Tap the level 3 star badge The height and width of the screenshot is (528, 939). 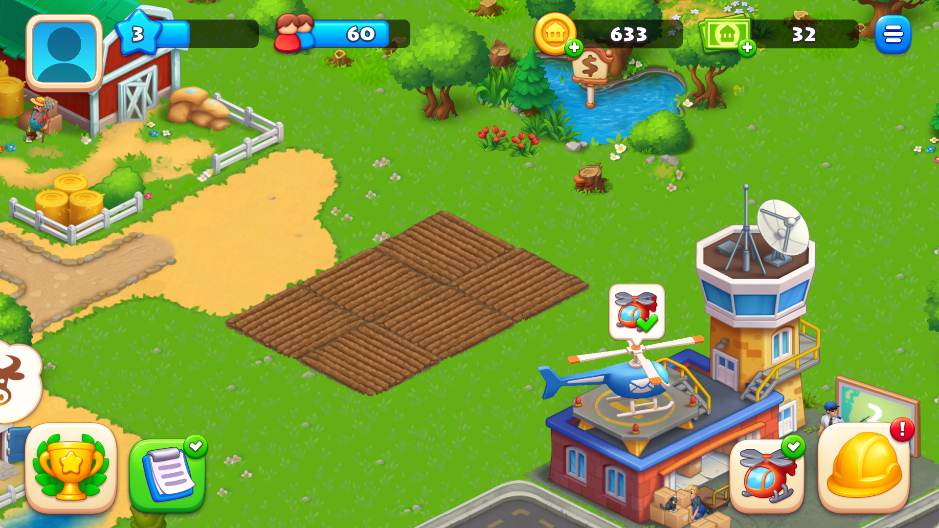click(138, 35)
